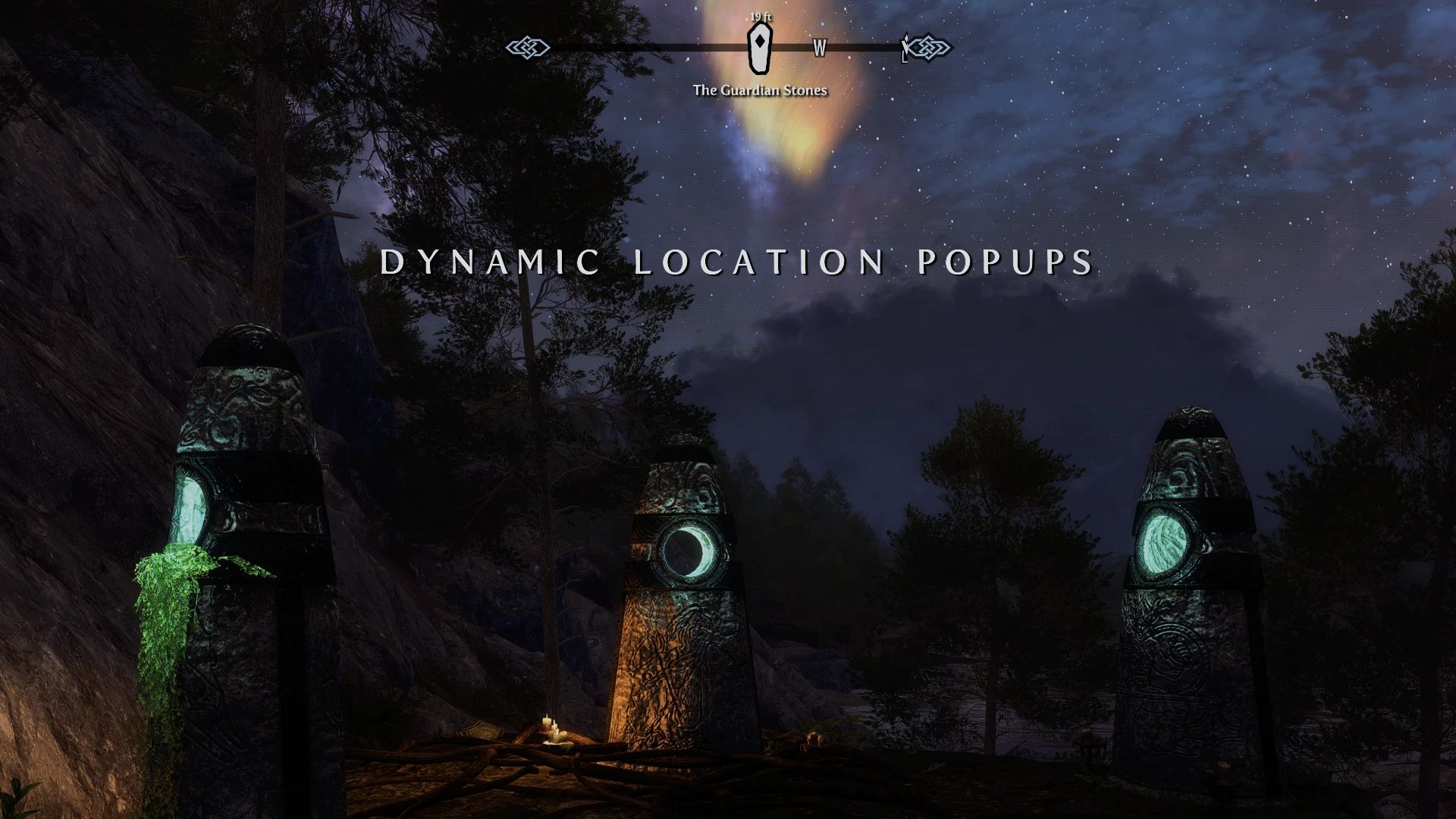Expand the 19 ft distance indicator

point(759,16)
